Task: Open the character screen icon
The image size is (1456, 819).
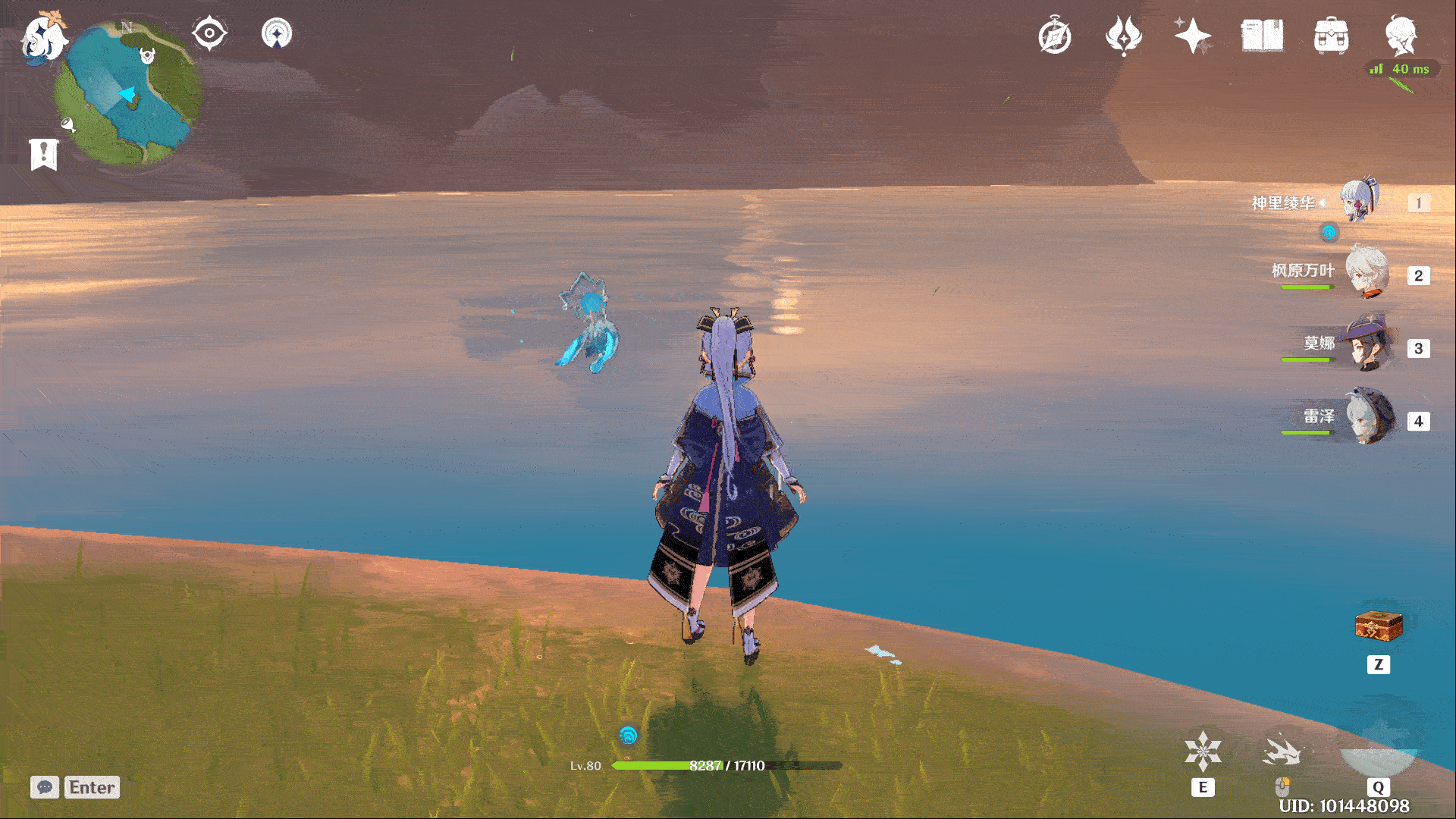Action: tap(1400, 36)
